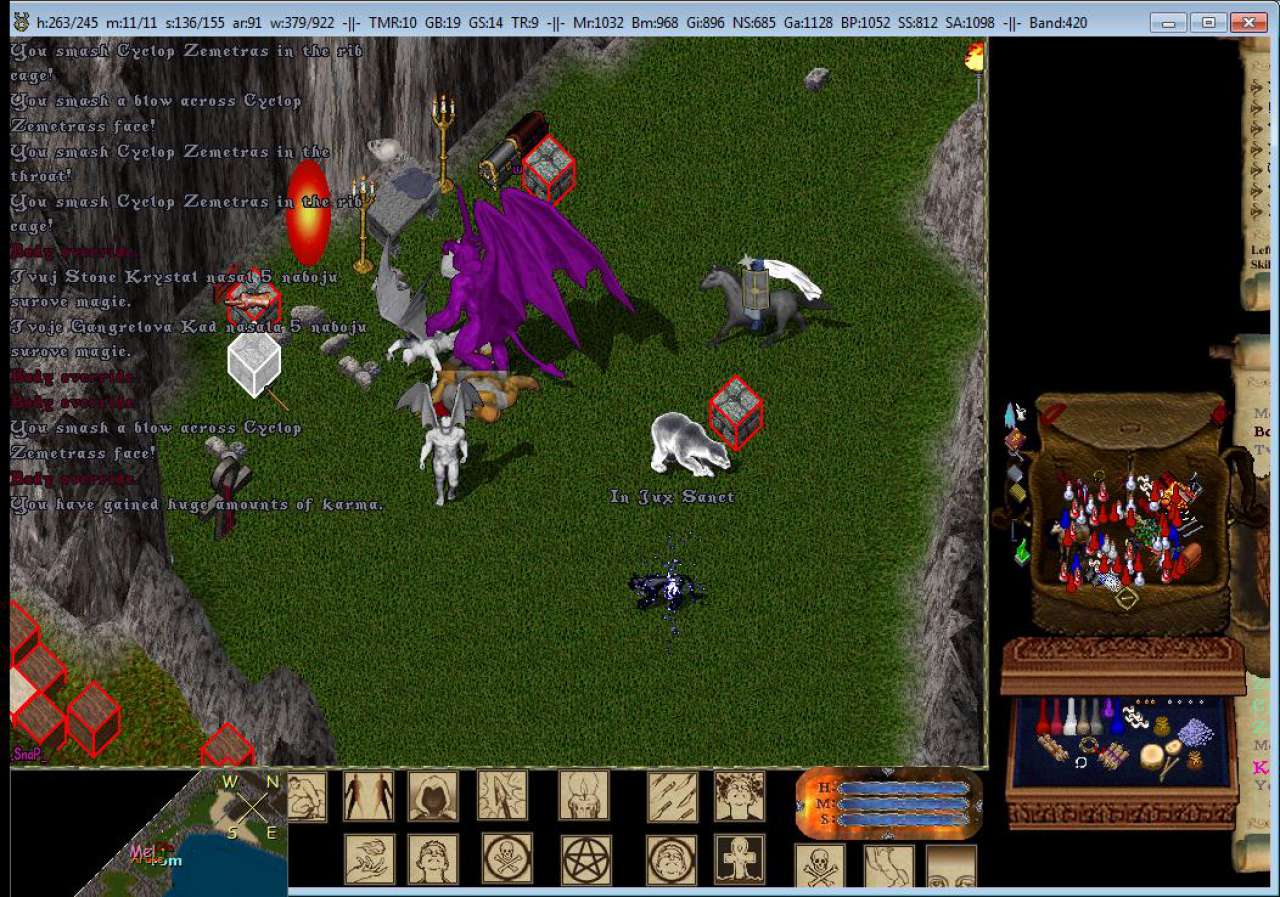Click the red spellbook beside the backpack

[x=1014, y=440]
